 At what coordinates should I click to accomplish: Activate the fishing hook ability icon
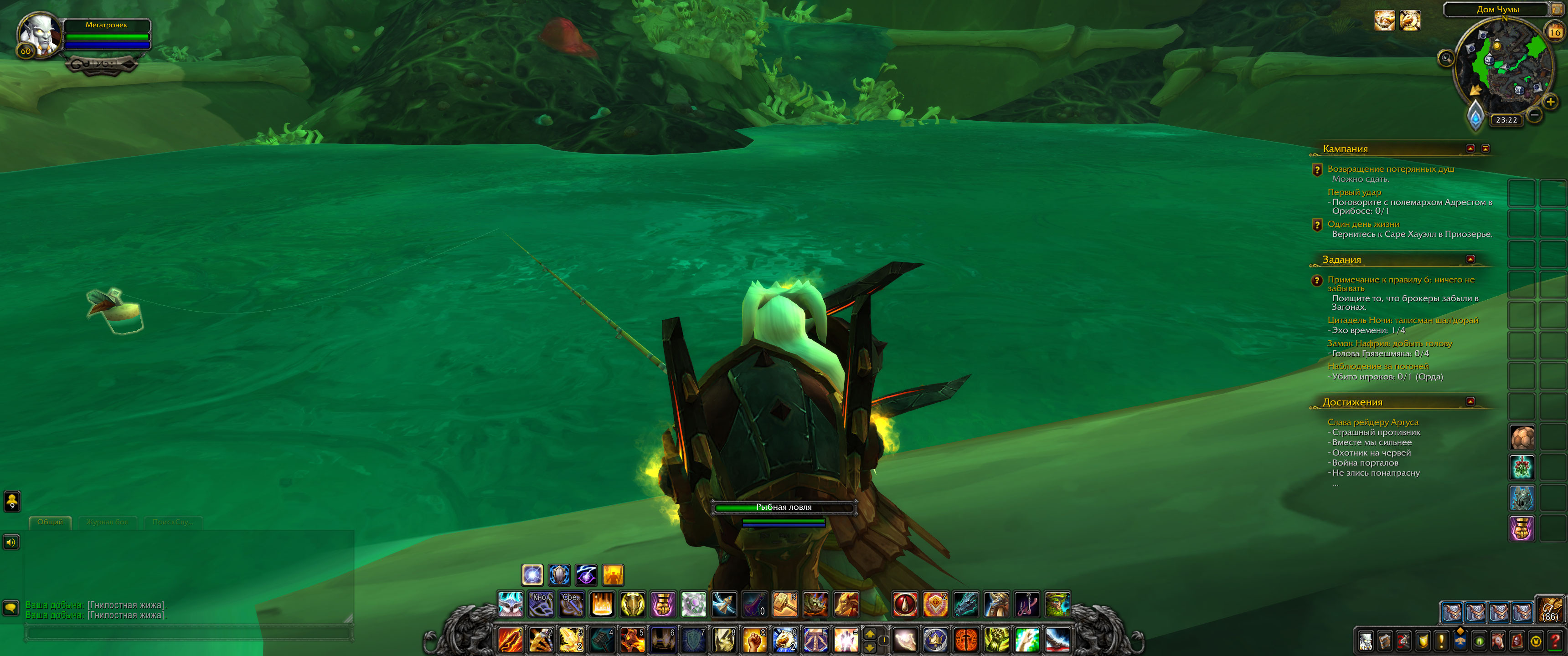click(1027, 604)
